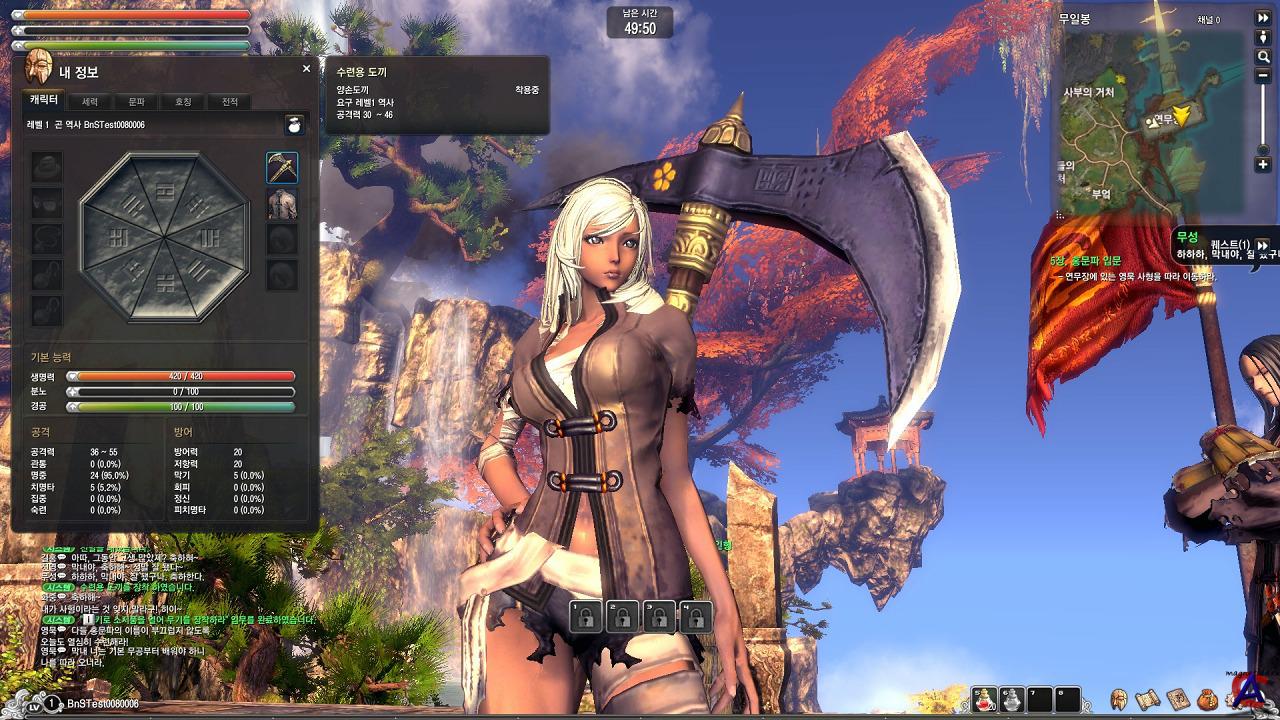The height and width of the screenshot is (720, 1280).
Task: Select the 캐릭터 tab
Action: [x=44, y=101]
